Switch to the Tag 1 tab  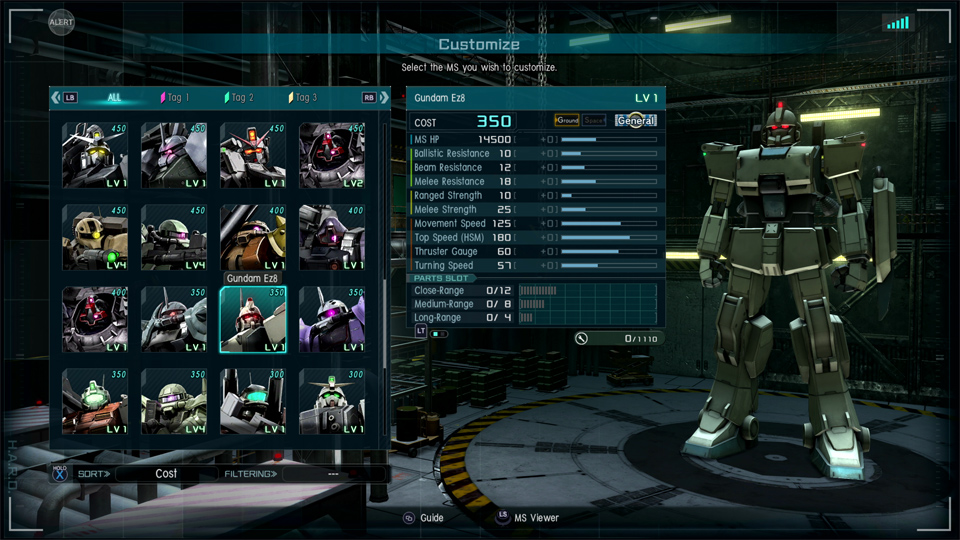[175, 98]
